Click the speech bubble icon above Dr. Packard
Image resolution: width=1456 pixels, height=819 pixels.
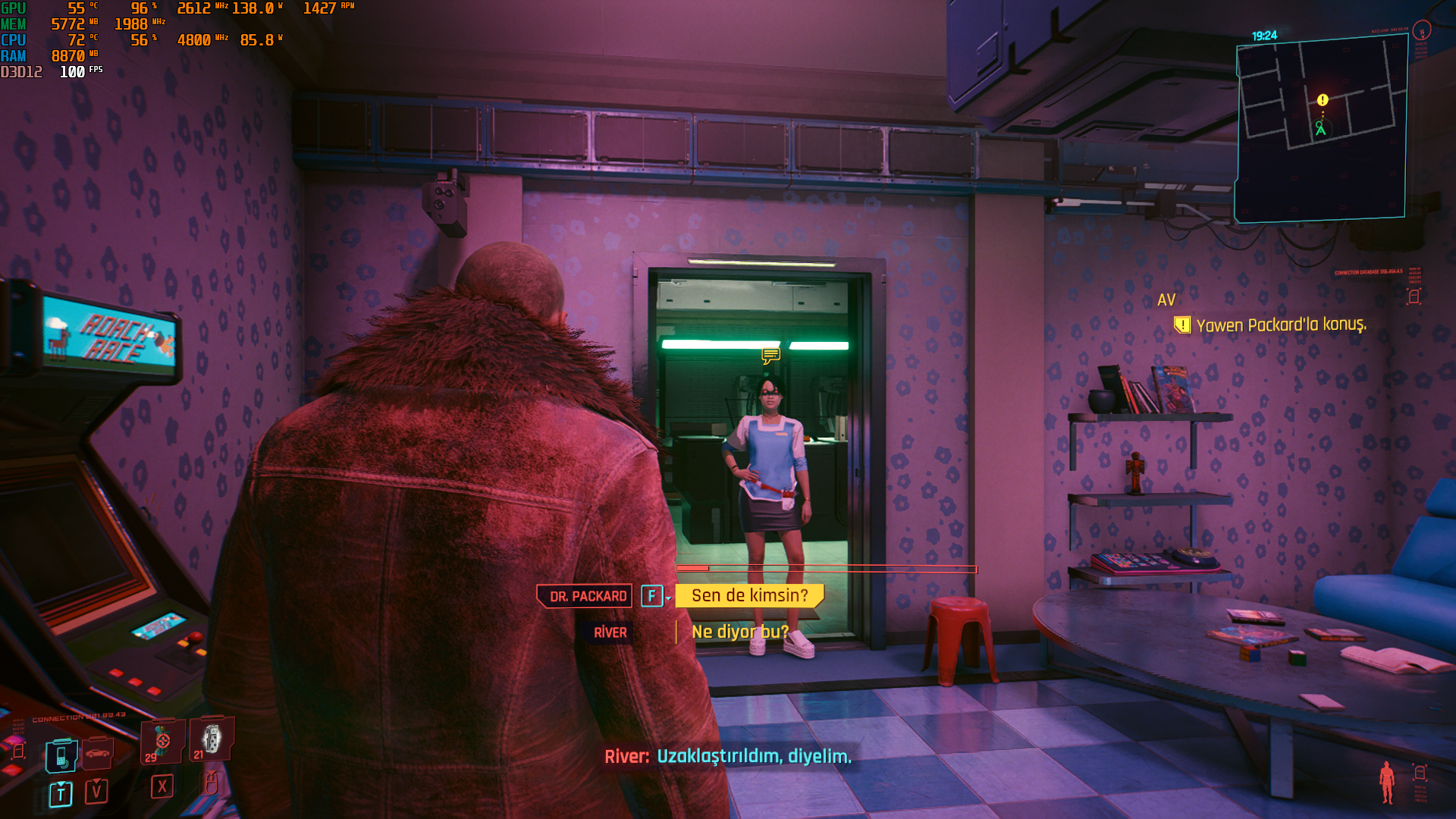coord(770,355)
